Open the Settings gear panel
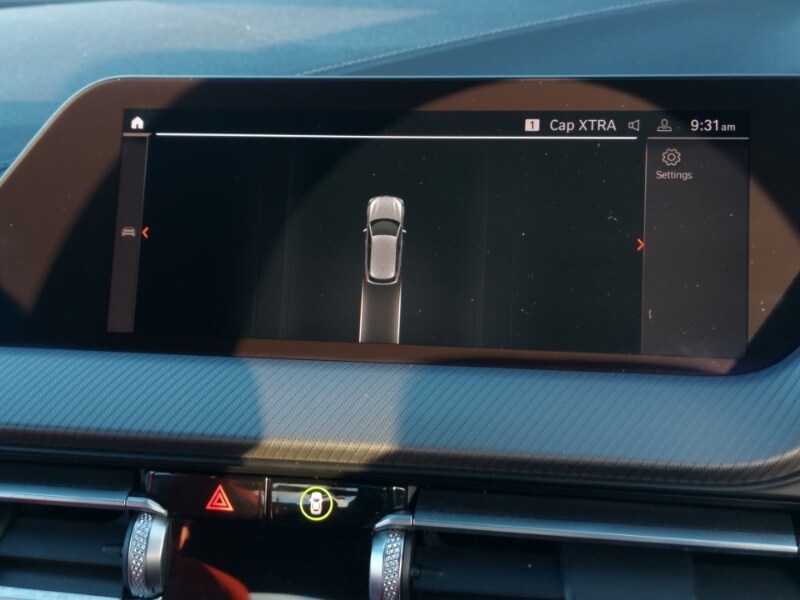The image size is (800, 600). 672,163
